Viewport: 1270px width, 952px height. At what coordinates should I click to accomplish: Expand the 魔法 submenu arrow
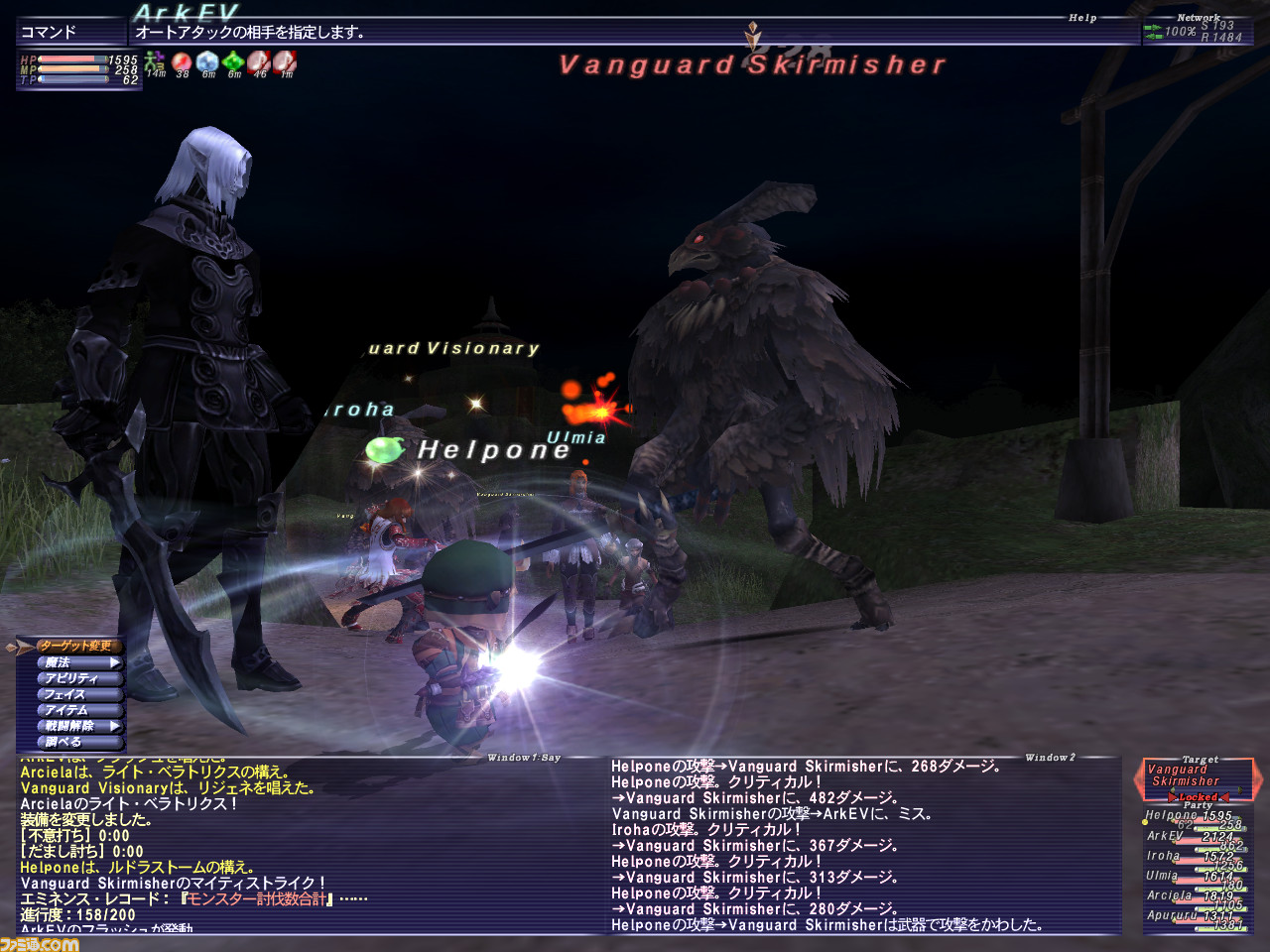[115, 662]
